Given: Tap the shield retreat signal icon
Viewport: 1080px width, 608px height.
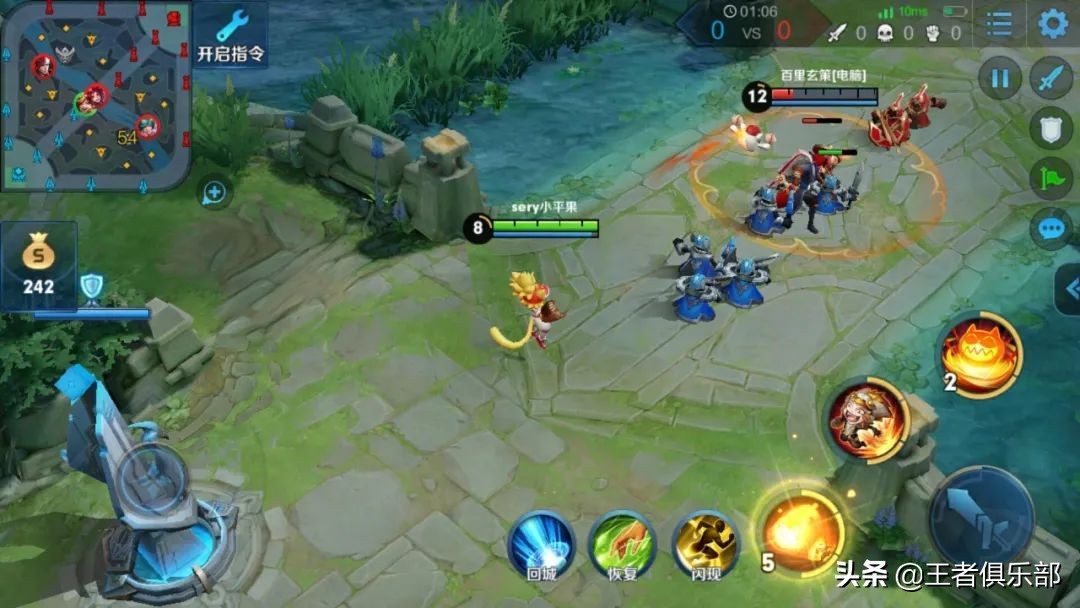Looking at the screenshot, I should [x=1051, y=127].
